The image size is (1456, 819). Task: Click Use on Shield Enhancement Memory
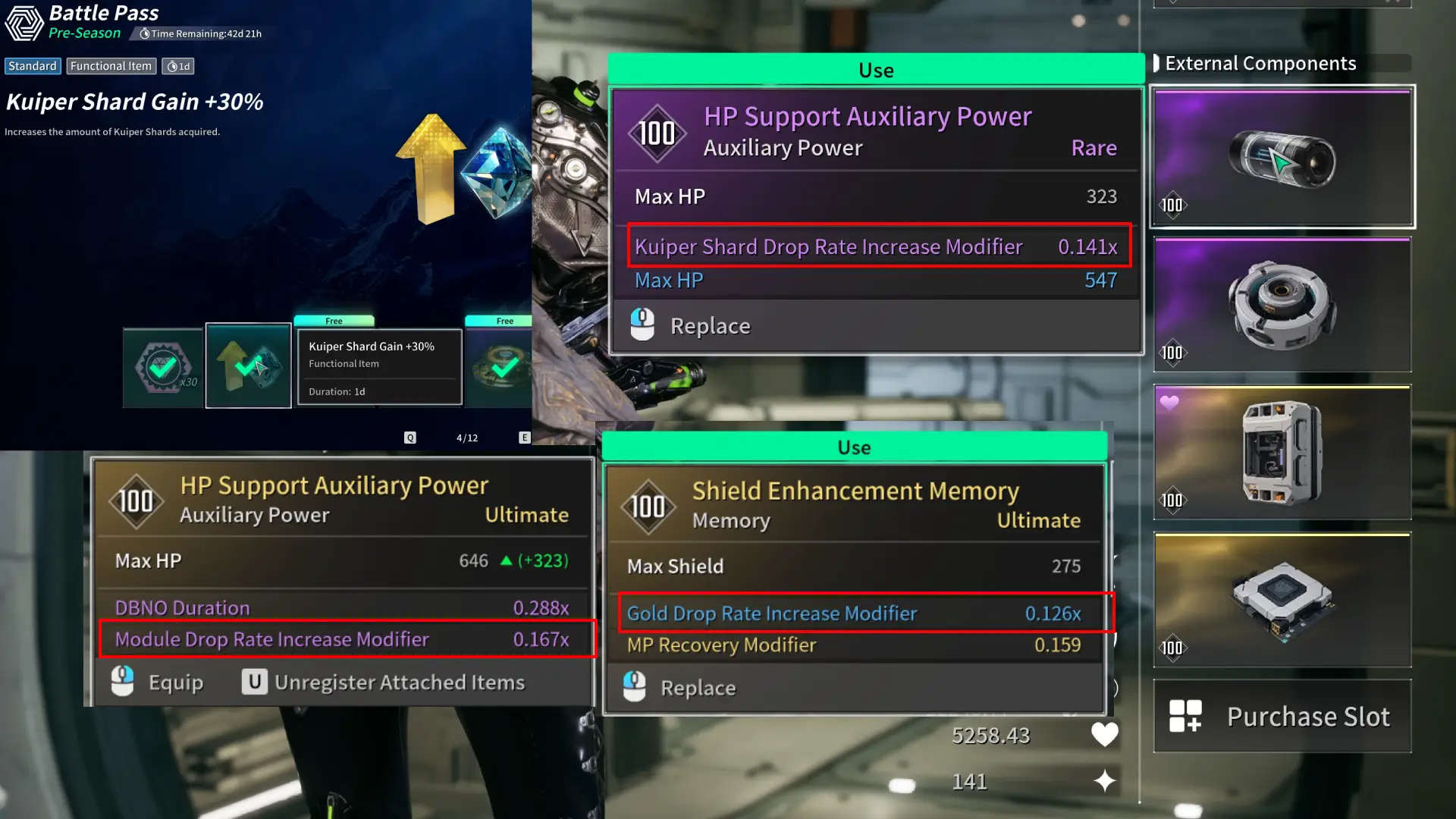[x=854, y=447]
